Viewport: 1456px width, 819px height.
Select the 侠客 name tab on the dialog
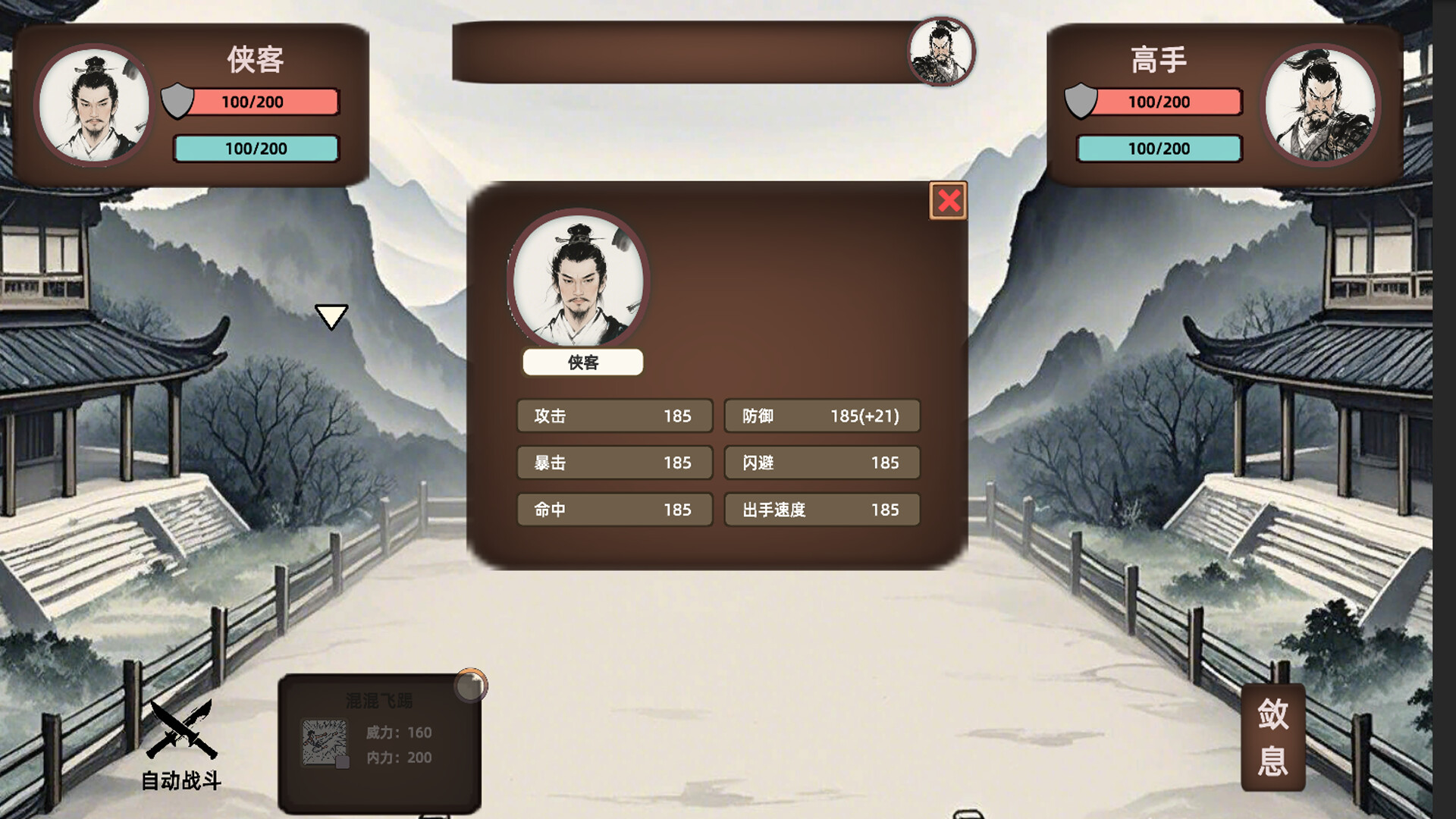pyautogui.click(x=582, y=363)
